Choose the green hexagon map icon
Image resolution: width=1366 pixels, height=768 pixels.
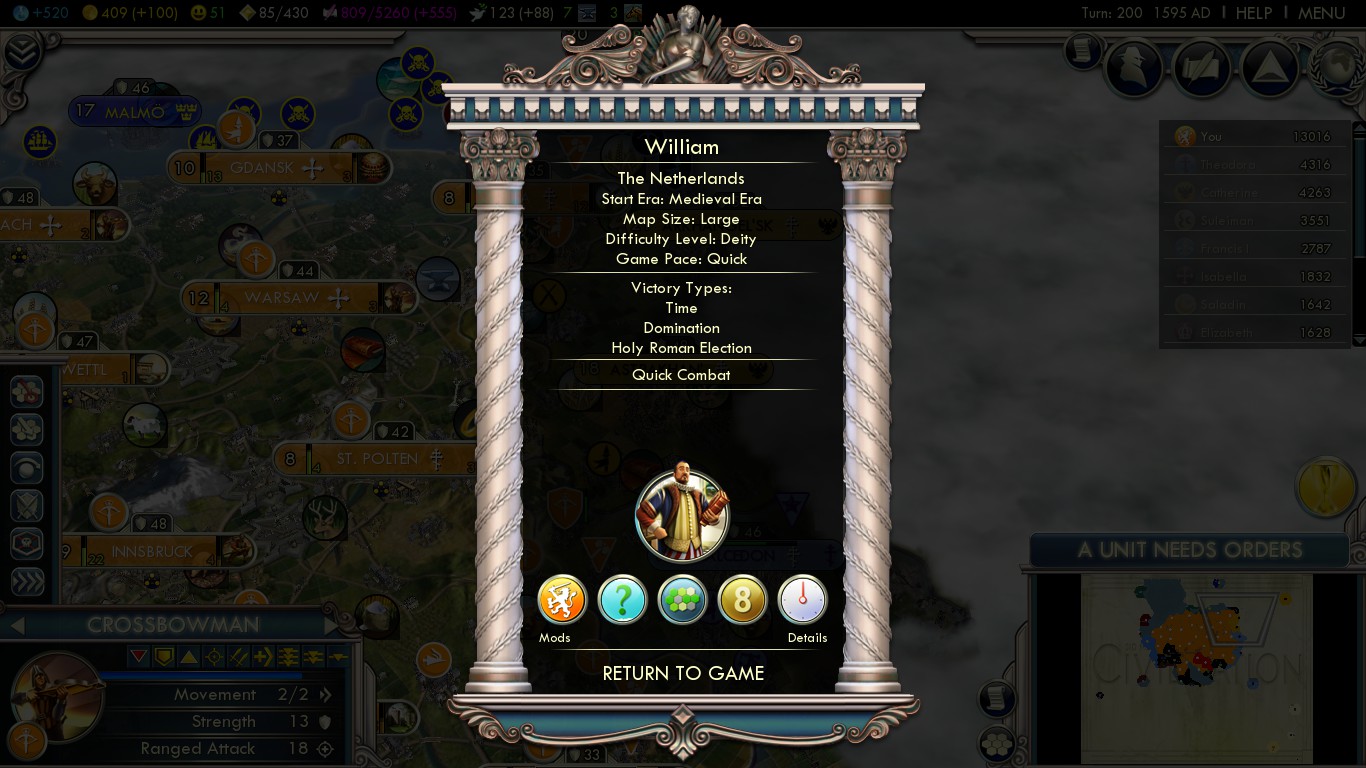tap(683, 600)
